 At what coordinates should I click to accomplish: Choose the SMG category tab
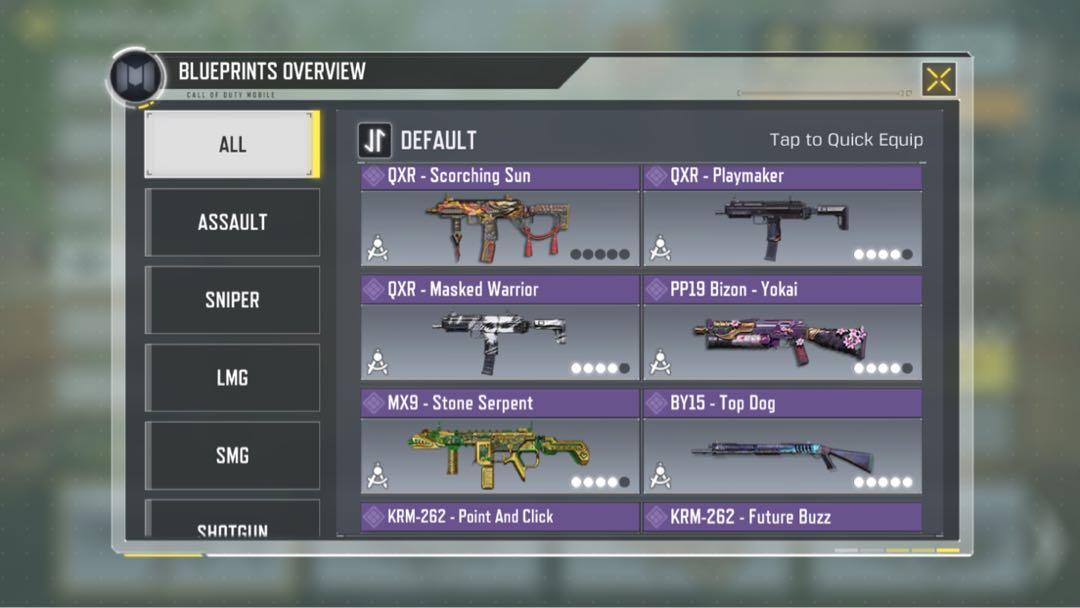click(x=232, y=456)
